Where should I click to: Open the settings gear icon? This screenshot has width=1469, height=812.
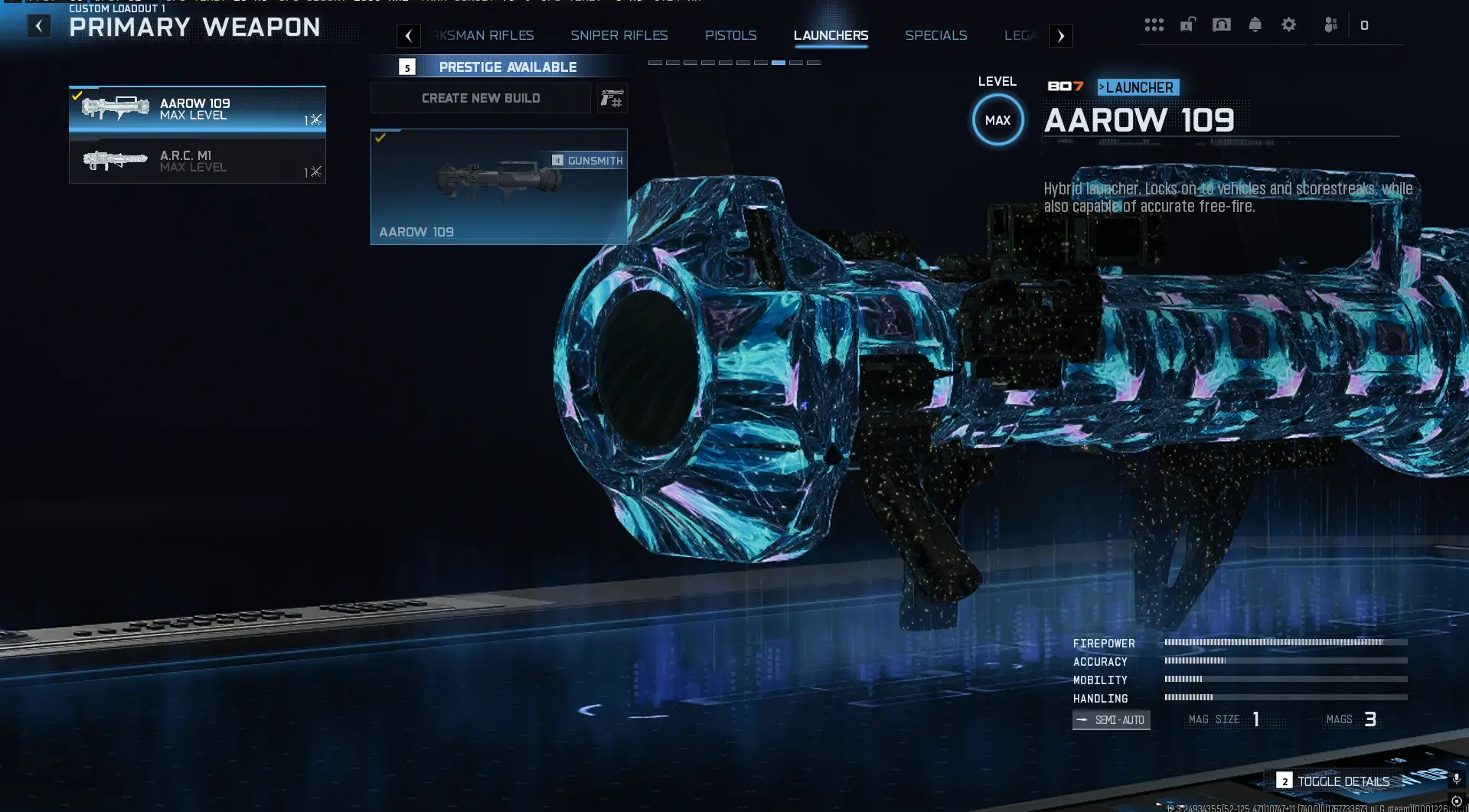pyautogui.click(x=1290, y=24)
